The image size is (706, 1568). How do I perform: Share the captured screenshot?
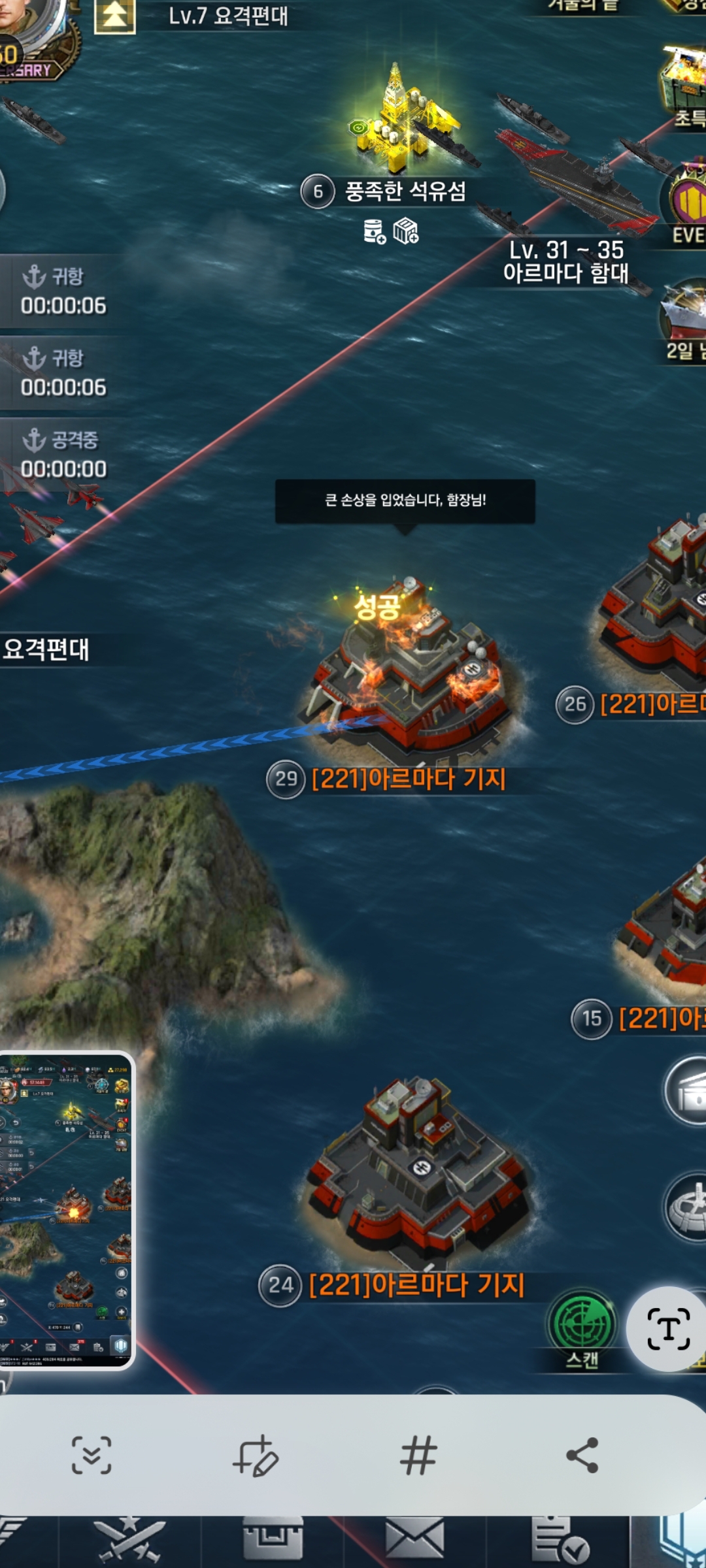pyautogui.click(x=582, y=1456)
